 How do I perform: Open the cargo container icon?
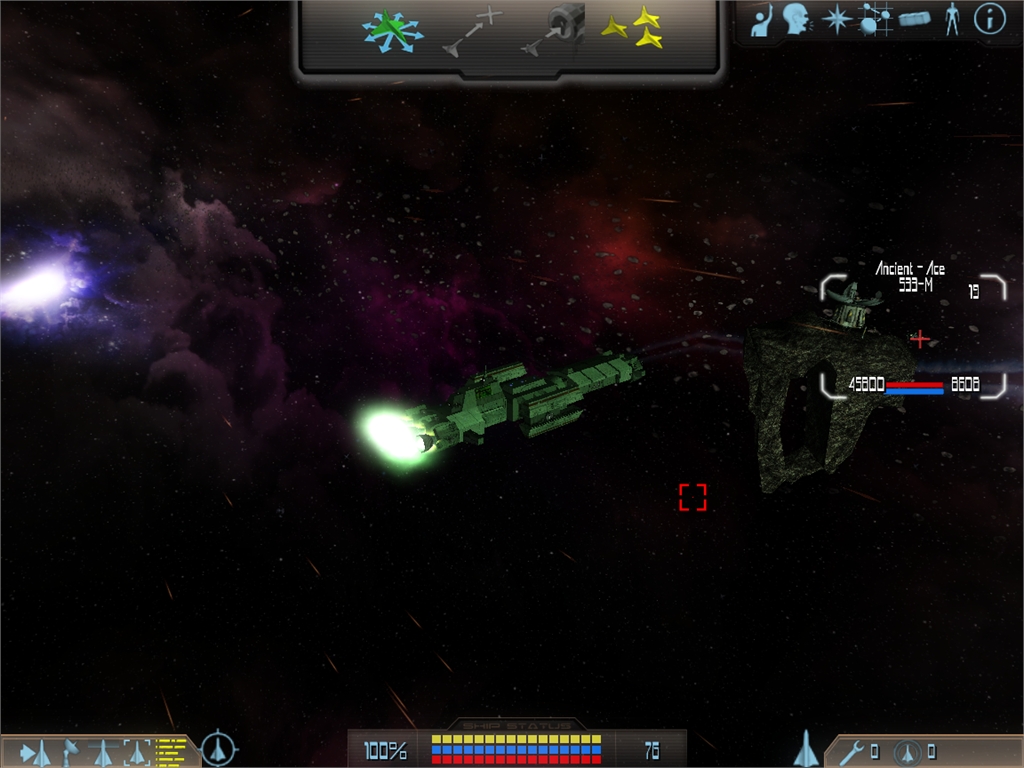click(x=914, y=19)
